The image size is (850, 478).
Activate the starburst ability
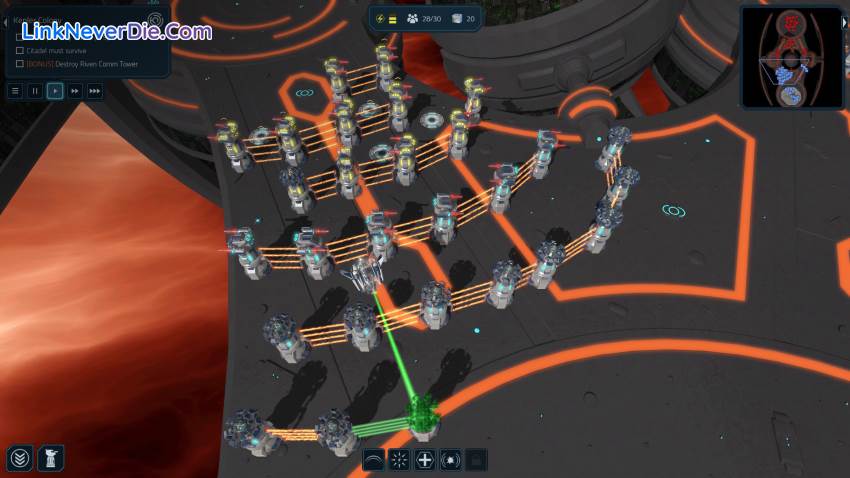tap(399, 460)
